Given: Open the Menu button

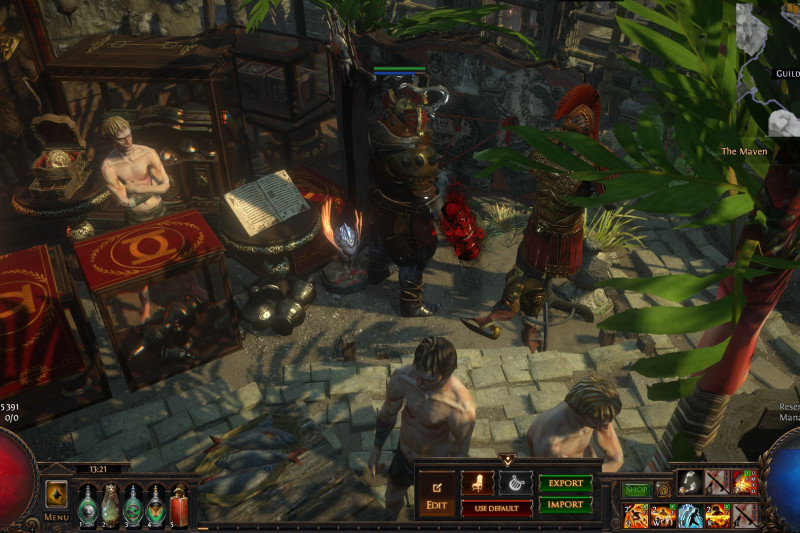Looking at the screenshot, I should (57, 501).
